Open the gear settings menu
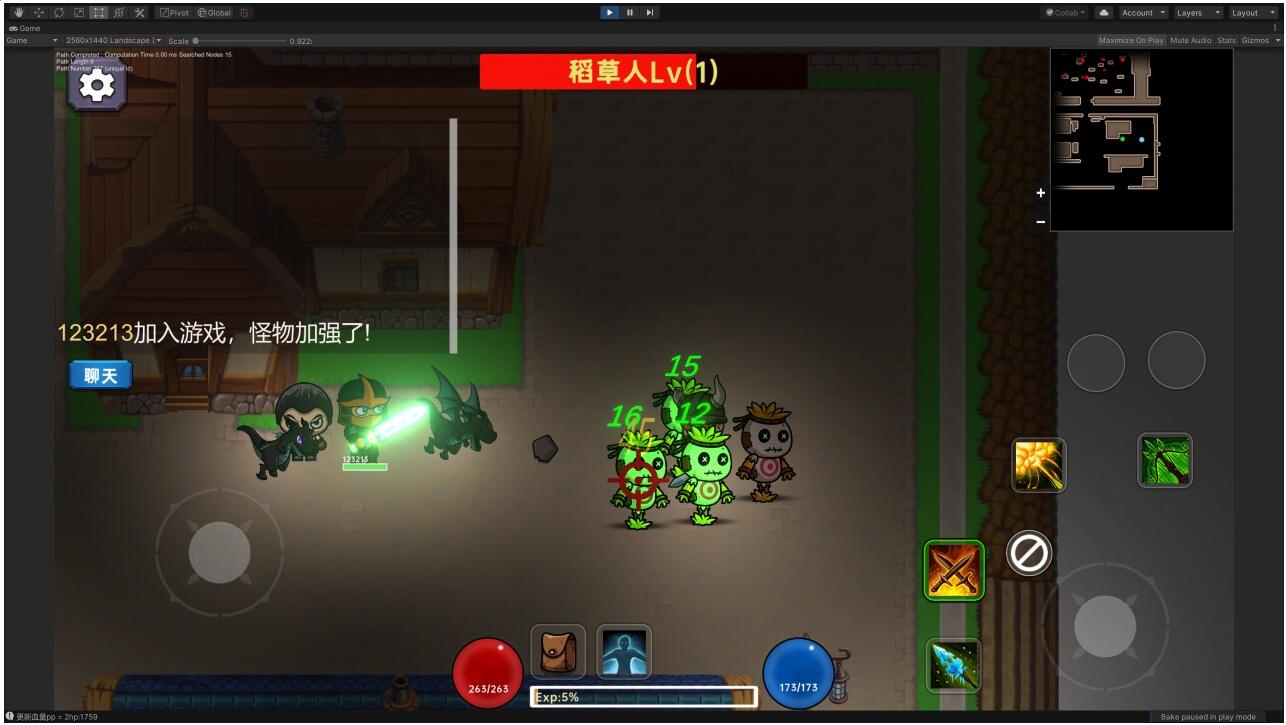 (97, 87)
